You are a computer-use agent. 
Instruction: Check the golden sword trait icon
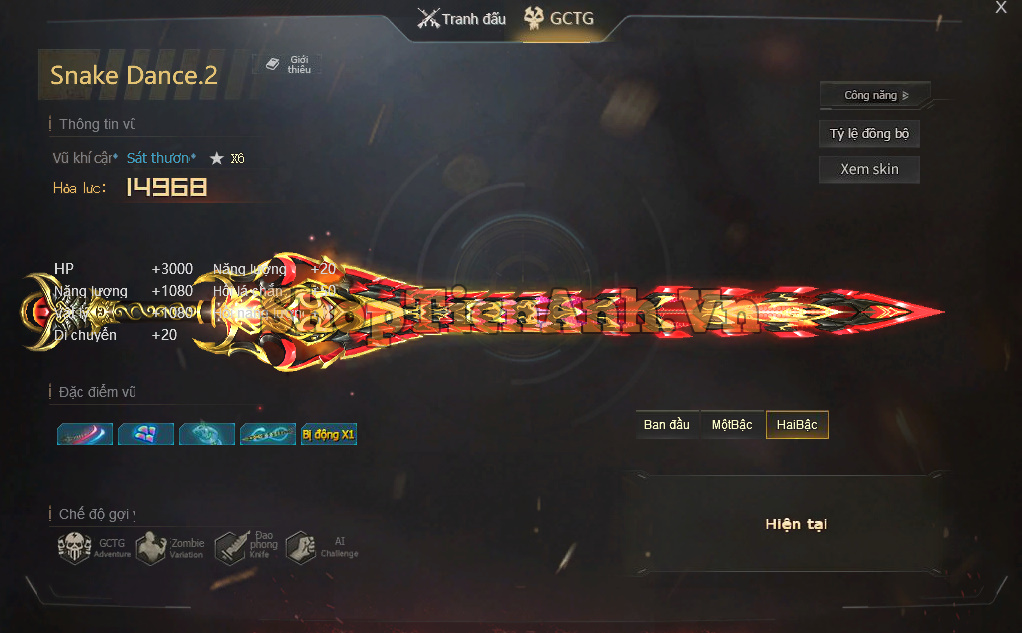[x=268, y=435]
